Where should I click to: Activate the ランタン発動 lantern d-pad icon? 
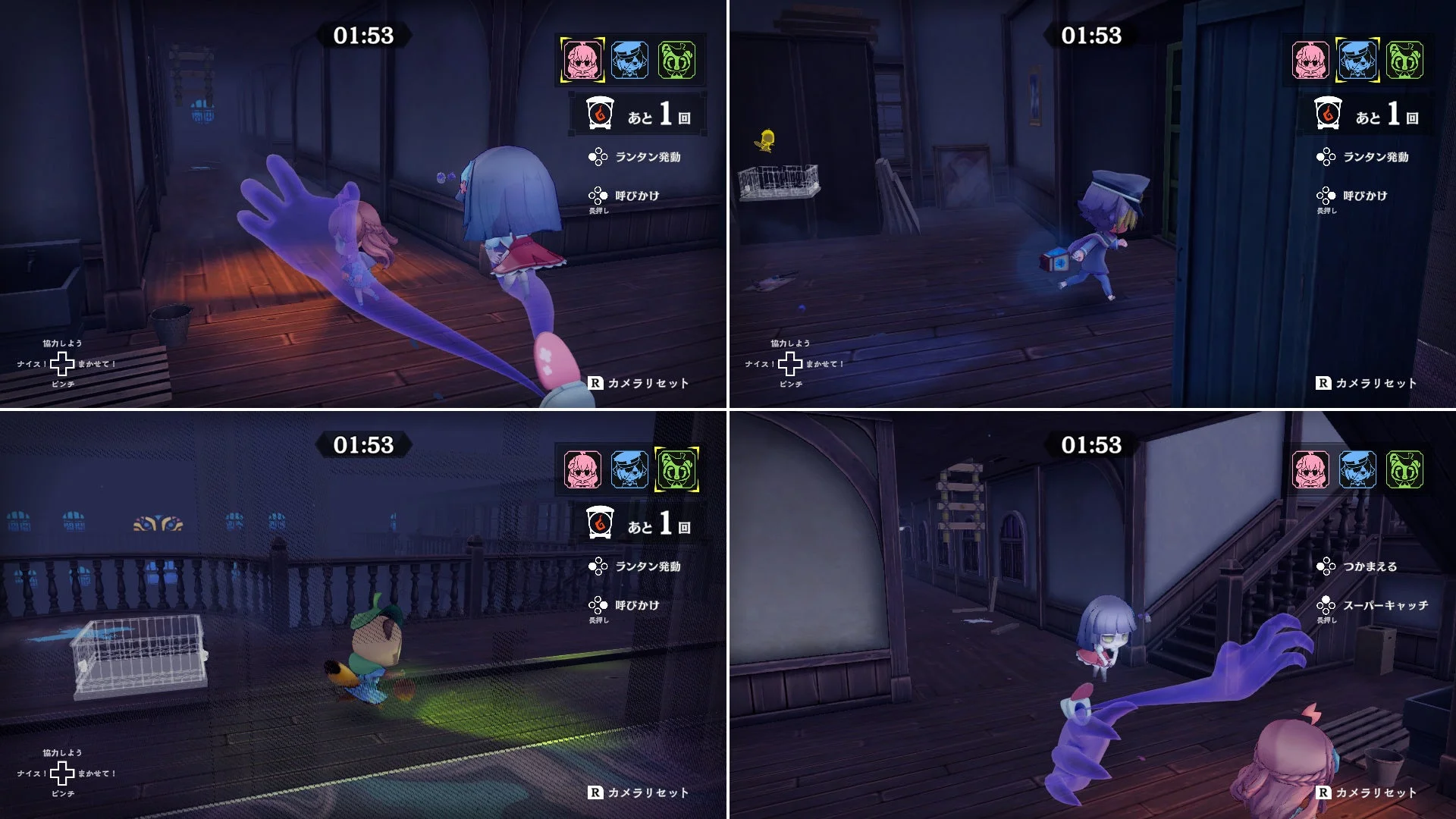point(599,158)
